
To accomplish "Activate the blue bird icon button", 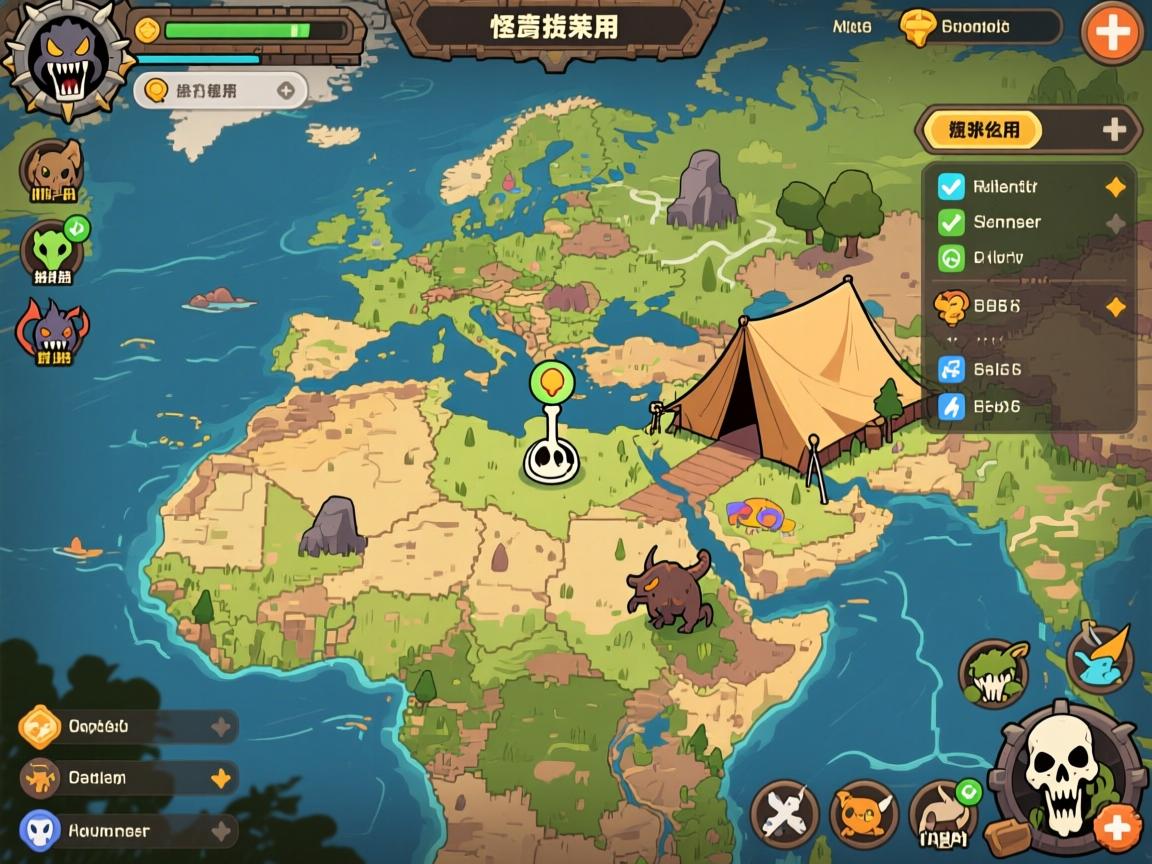I will click(x=1100, y=657).
